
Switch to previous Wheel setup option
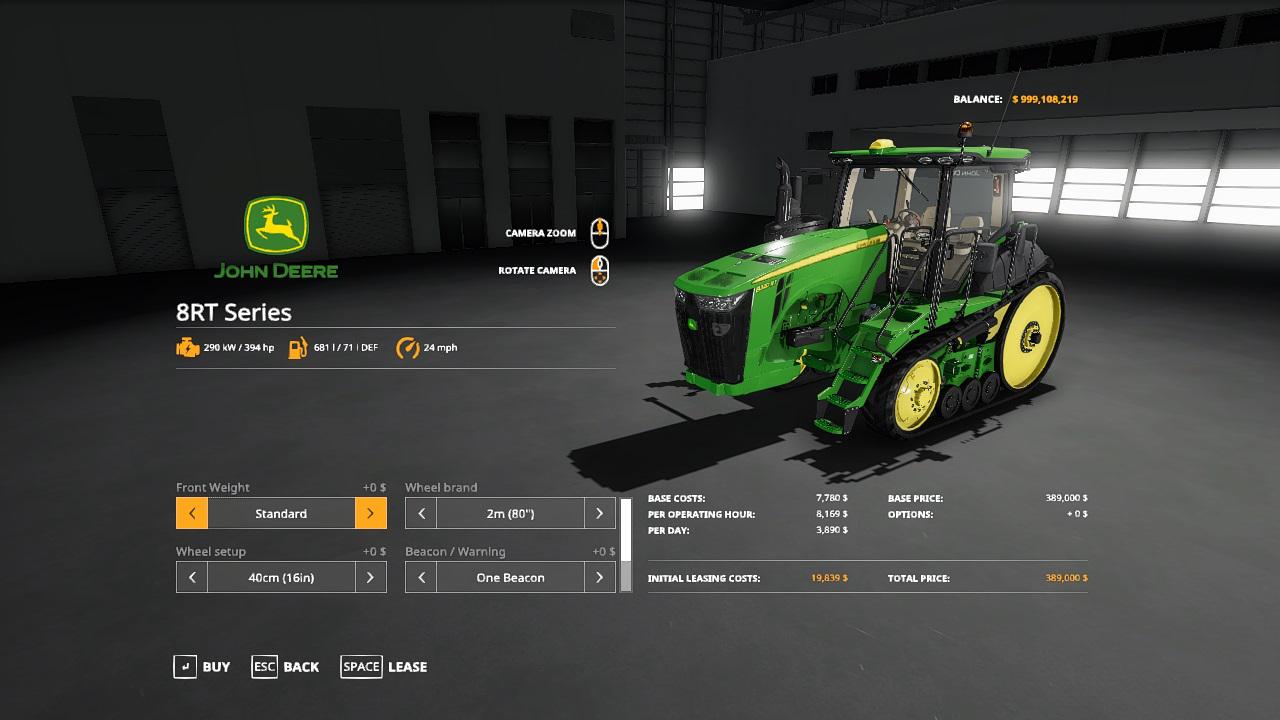click(x=192, y=578)
